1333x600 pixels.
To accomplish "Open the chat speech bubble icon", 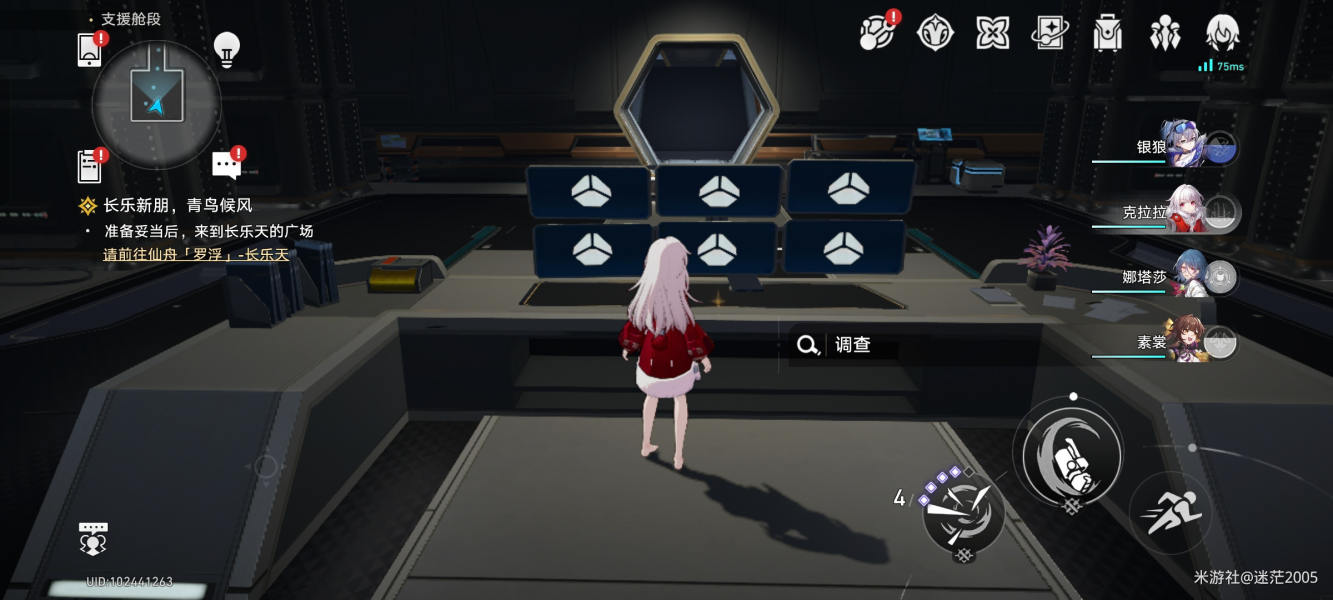I will pos(227,165).
